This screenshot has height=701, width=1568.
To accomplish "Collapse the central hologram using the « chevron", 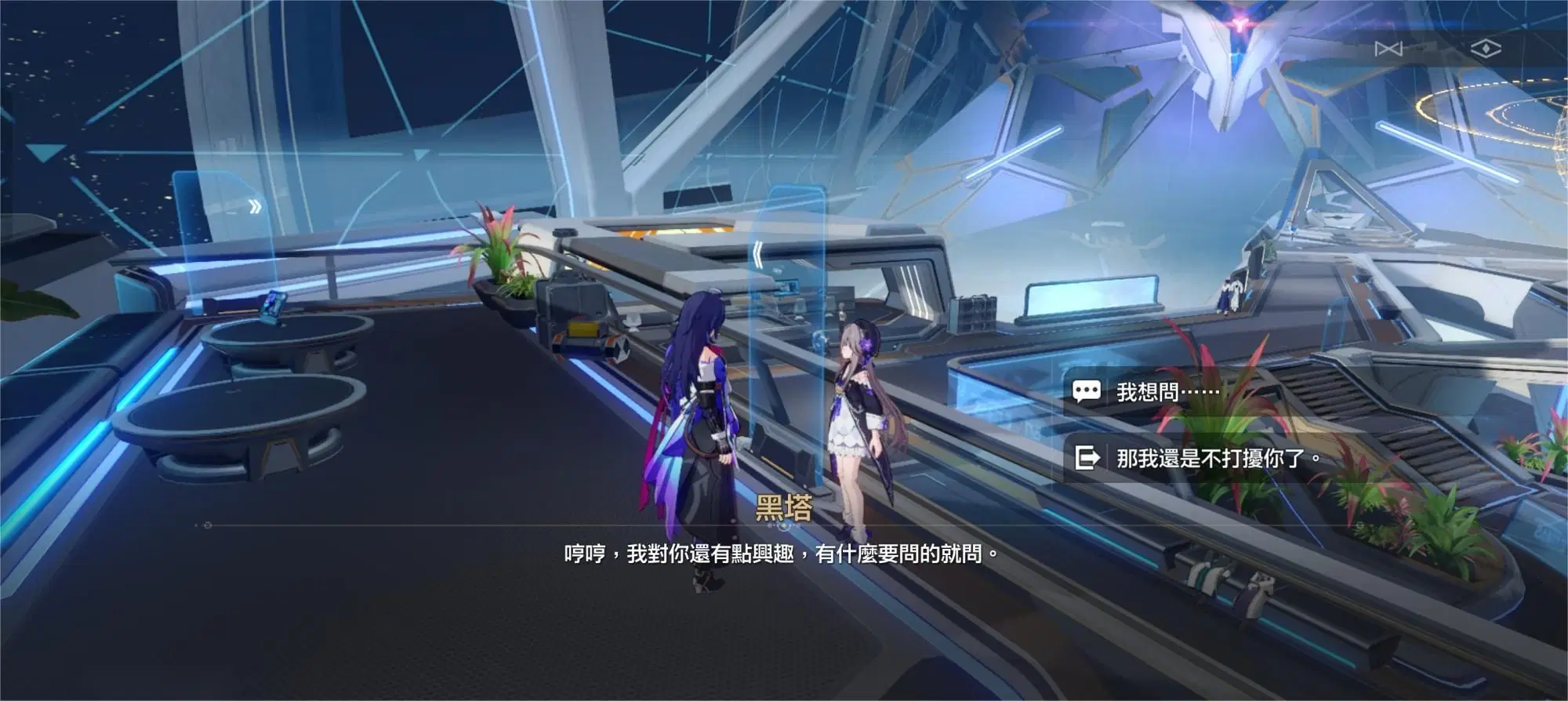I will click(757, 252).
